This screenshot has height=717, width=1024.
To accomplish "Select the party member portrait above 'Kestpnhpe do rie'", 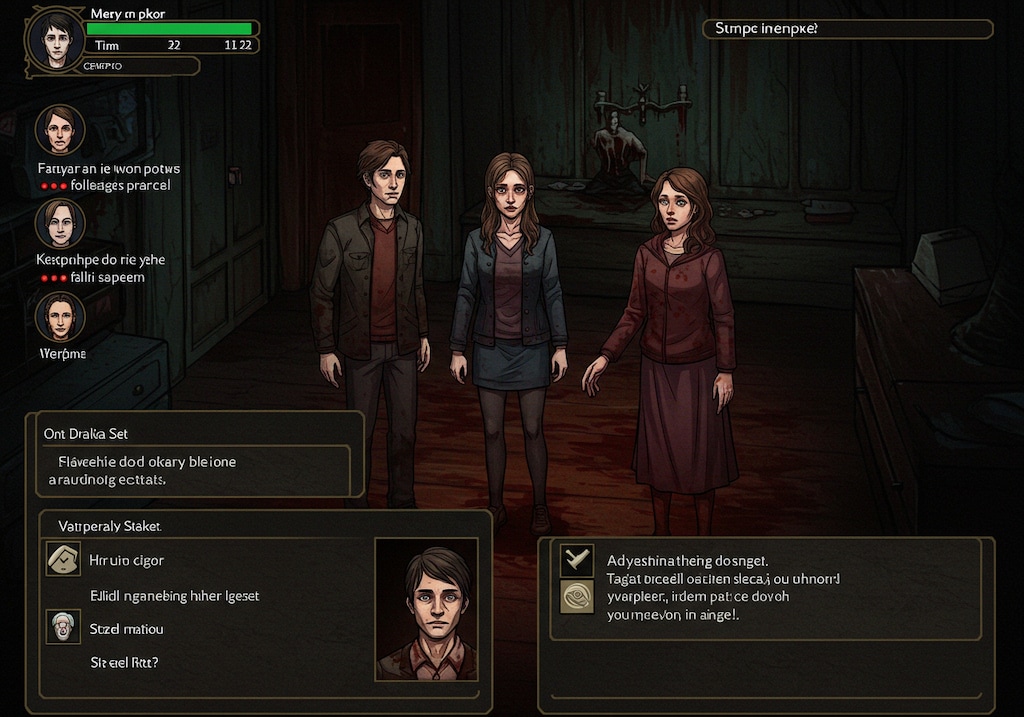I will 60,223.
